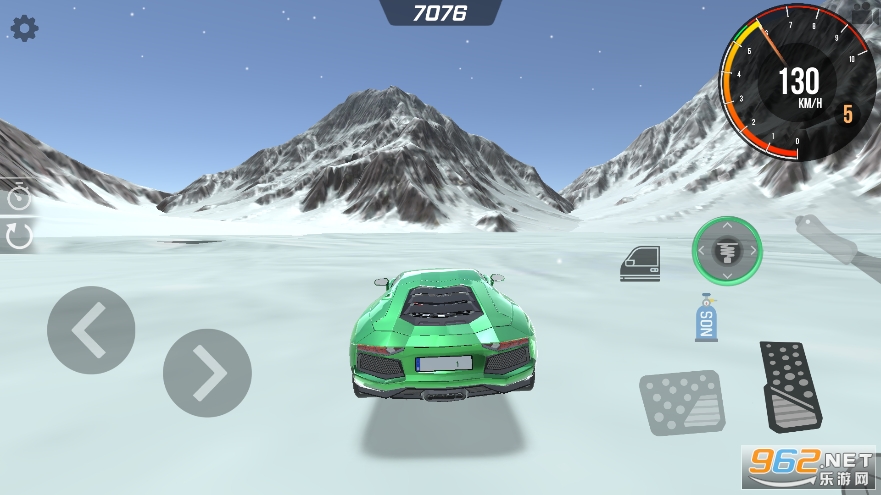The width and height of the screenshot is (881, 495).
Task: Open the green suspension control dial
Action: 727,250
